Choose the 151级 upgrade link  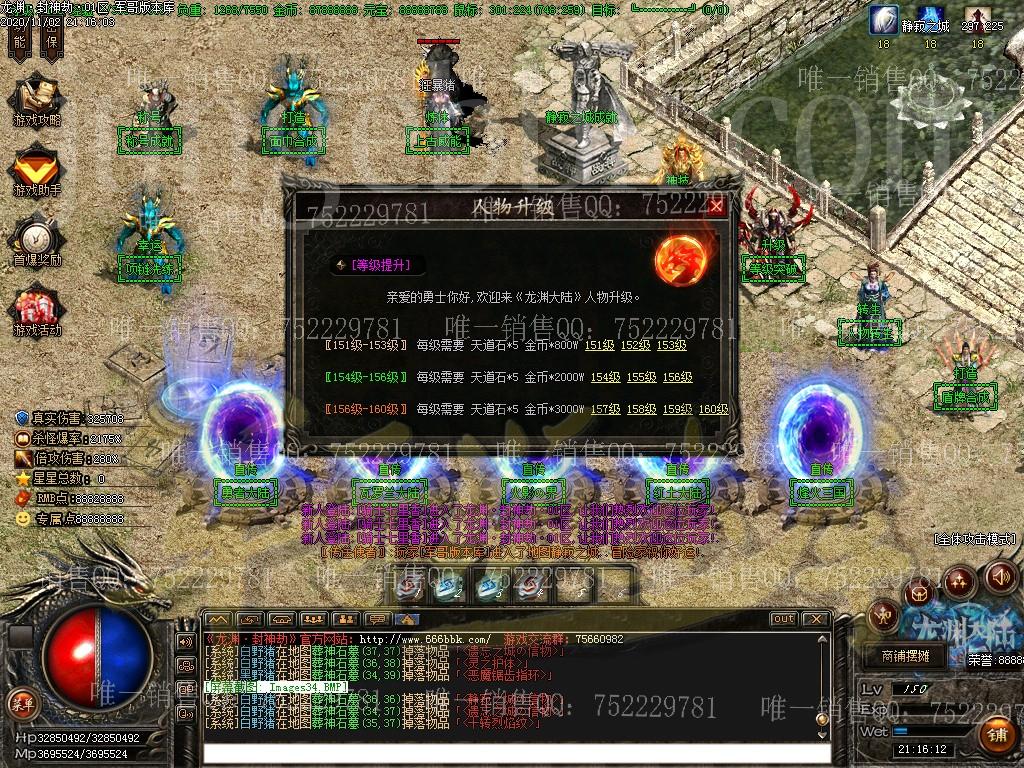pos(599,345)
